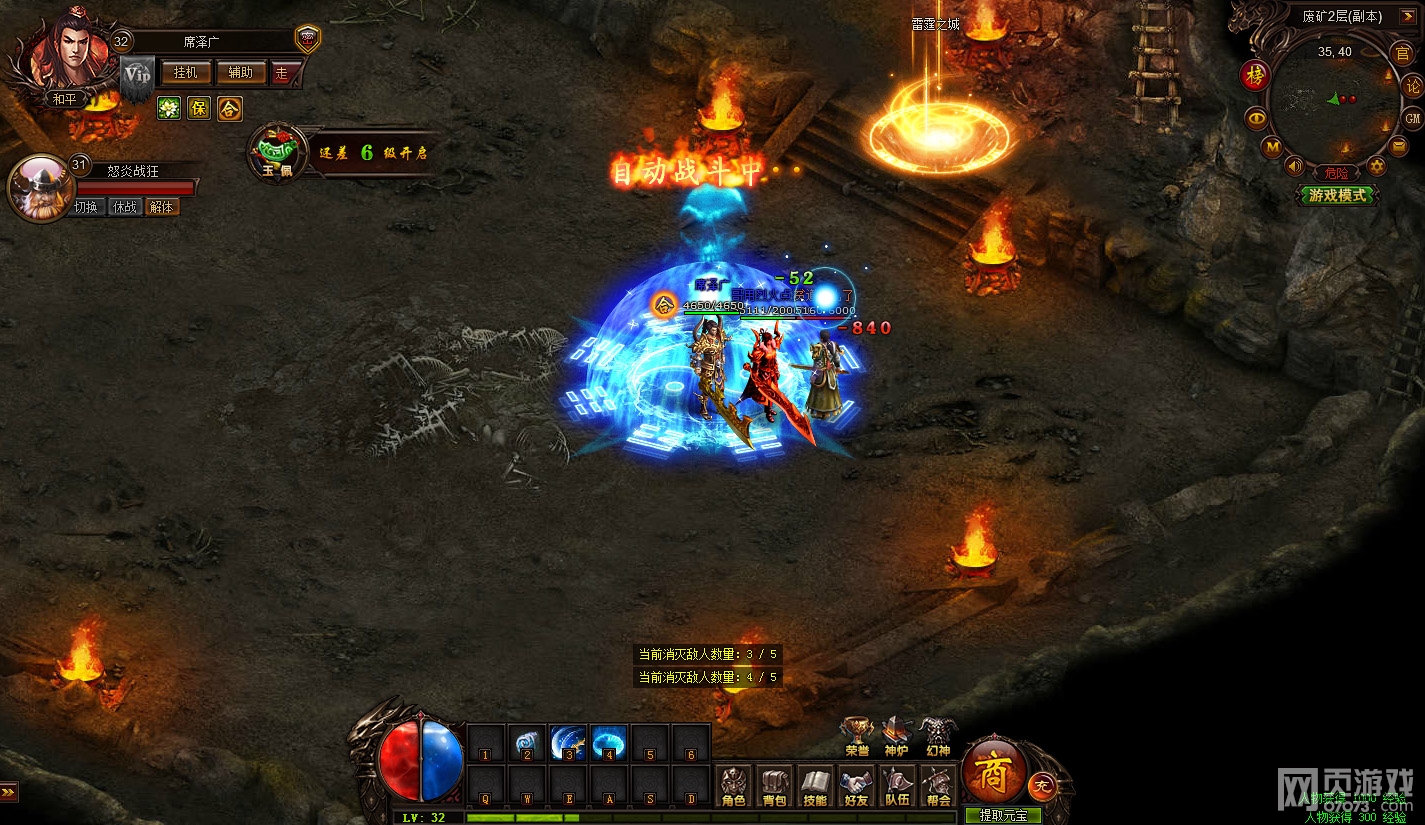Click the 提取元宝 button

pyautogui.click(x=1003, y=815)
